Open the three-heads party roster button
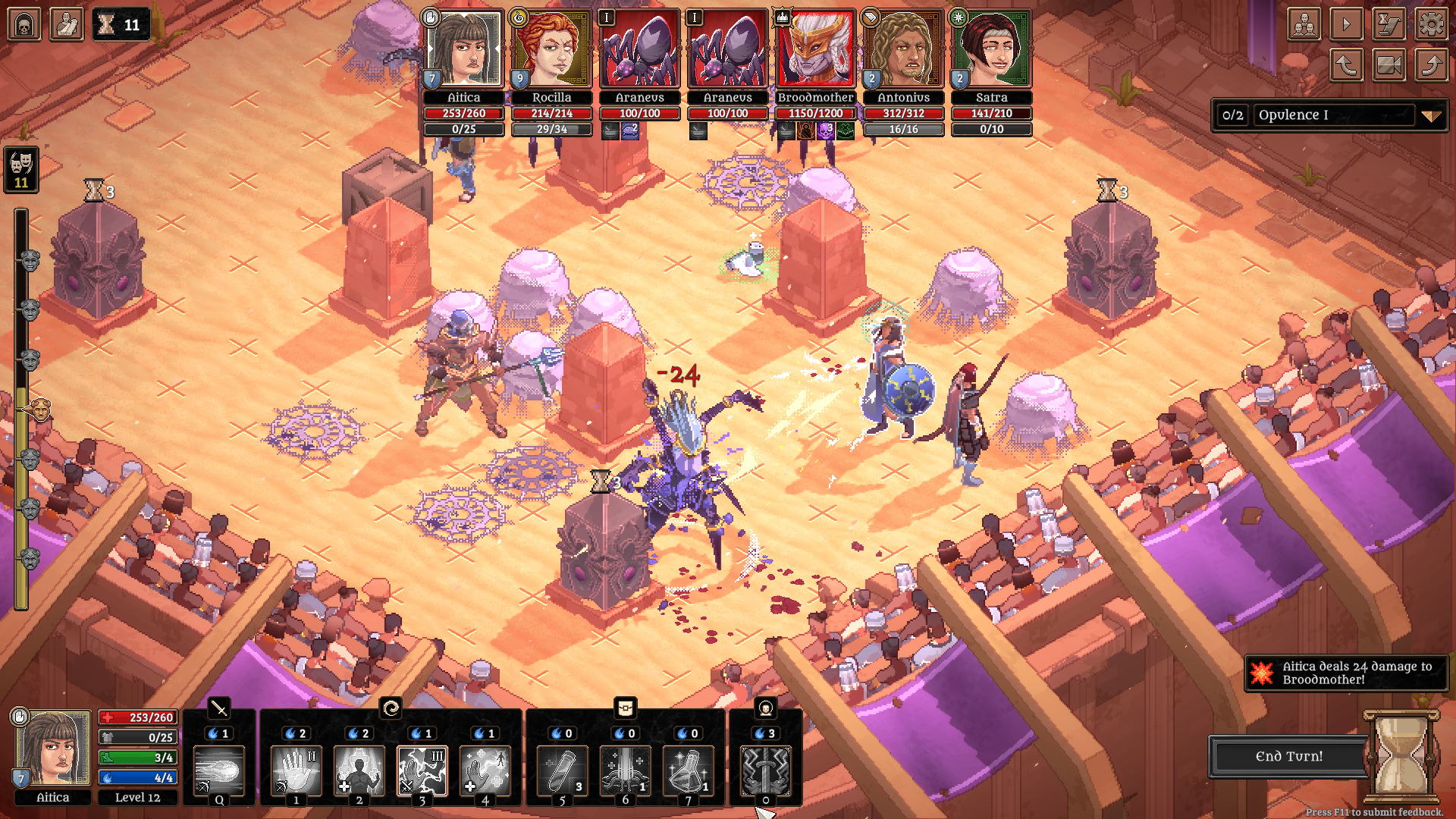 coord(1304,25)
